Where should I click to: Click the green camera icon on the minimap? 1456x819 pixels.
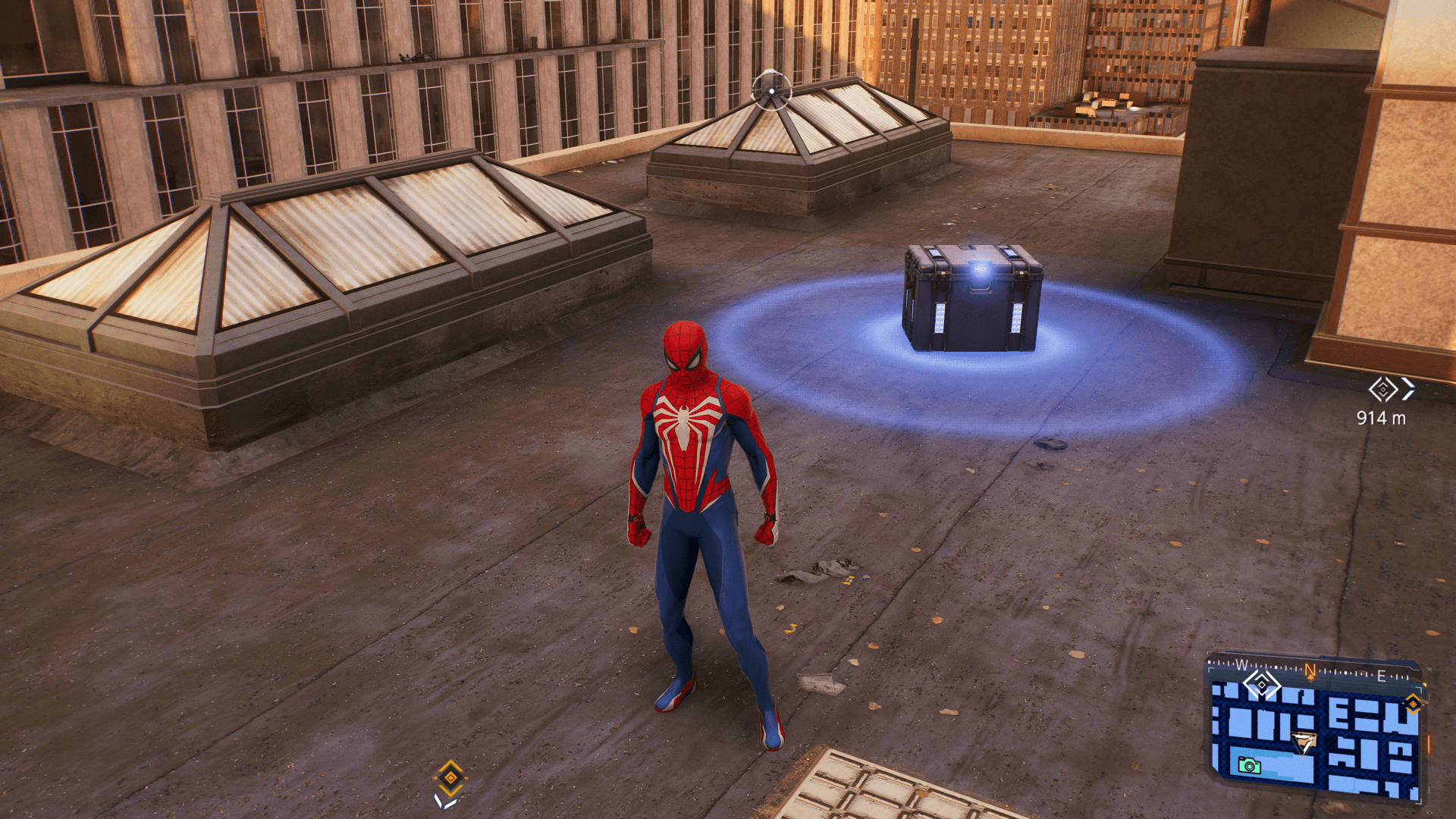1249,765
